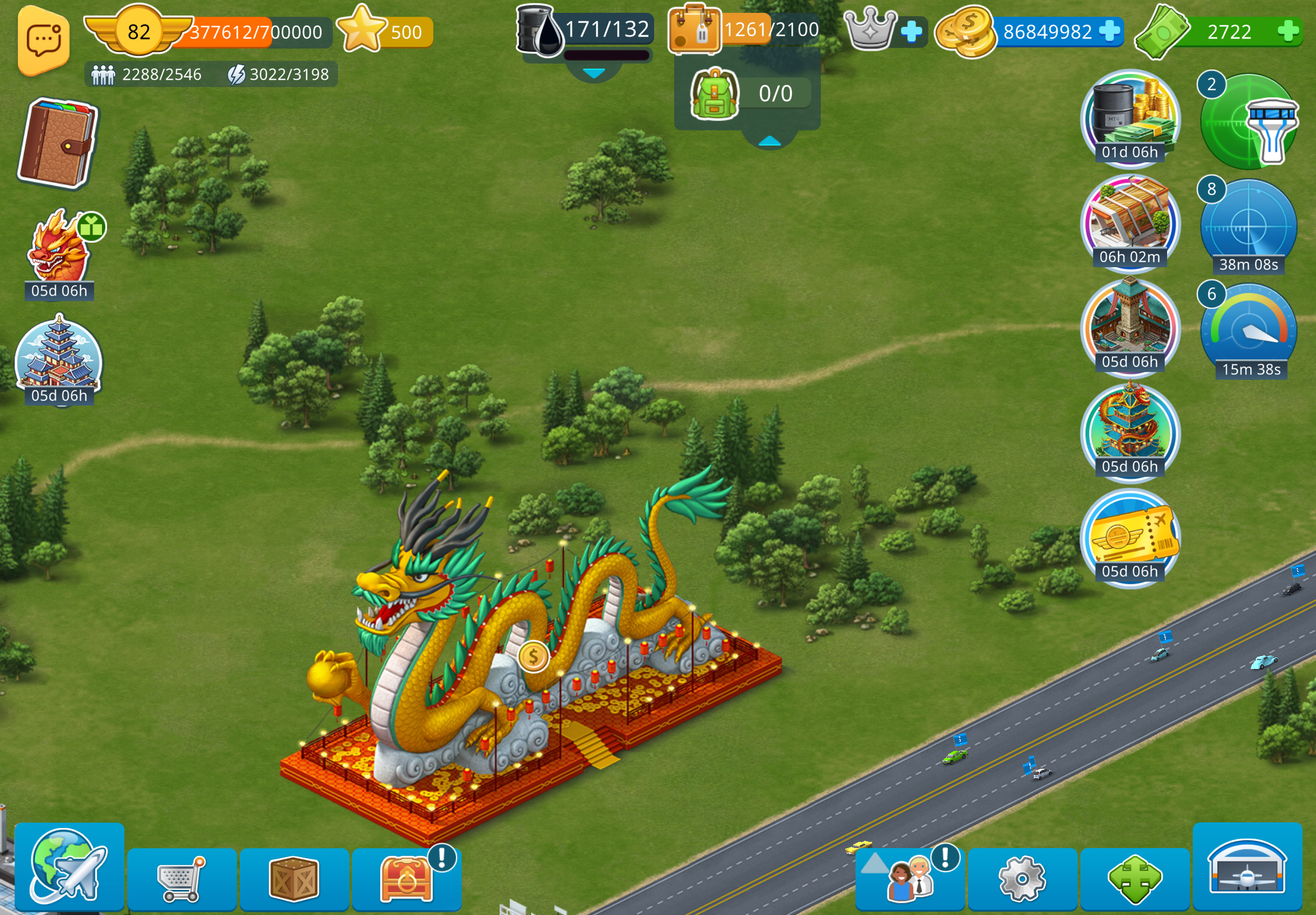This screenshot has width=1316, height=915.
Task: Open the shopping cart store
Action: click(x=181, y=878)
